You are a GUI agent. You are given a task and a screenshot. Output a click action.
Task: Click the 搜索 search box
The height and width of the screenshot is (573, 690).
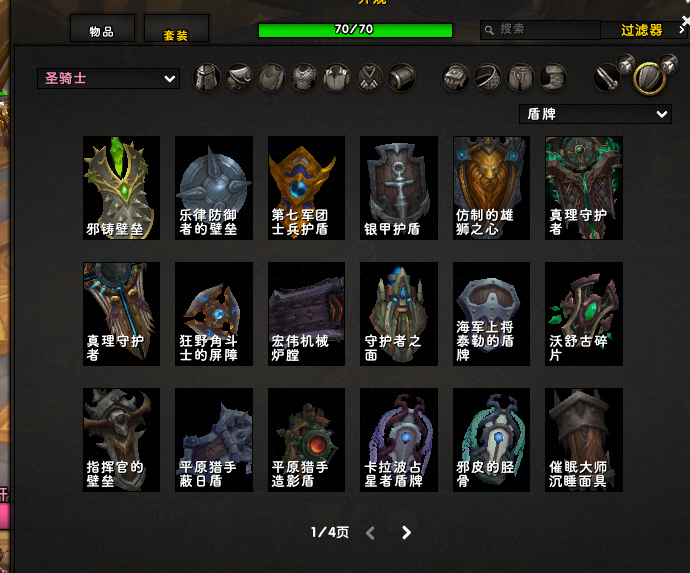(x=545, y=30)
